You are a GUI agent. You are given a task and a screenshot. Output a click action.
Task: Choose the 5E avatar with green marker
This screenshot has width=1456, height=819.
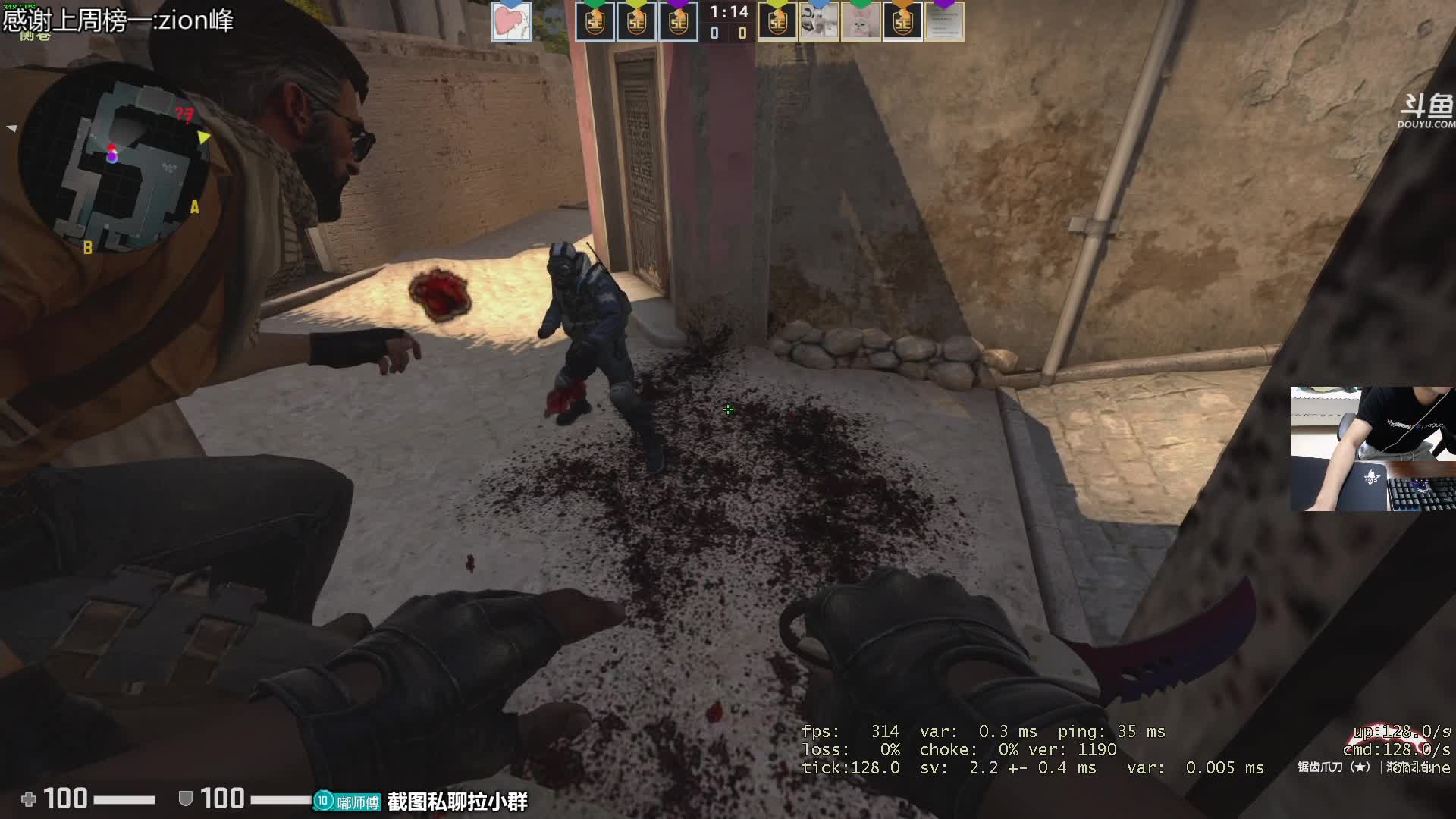pyautogui.click(x=595, y=21)
